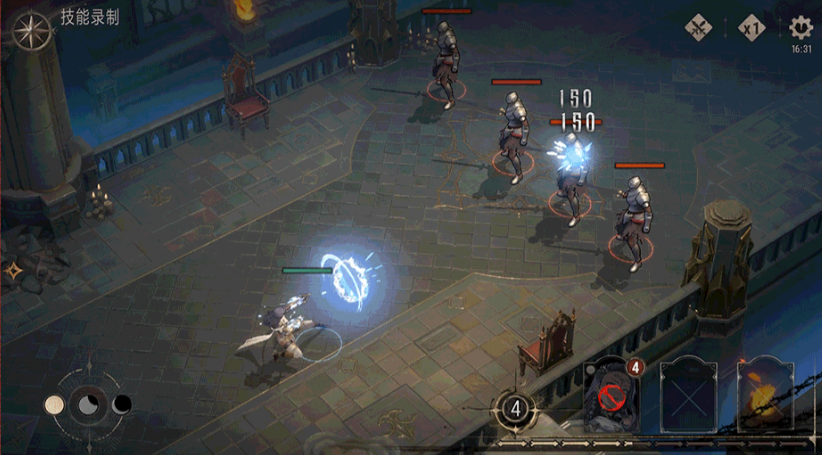This screenshot has height=455, width=822.
Task: Select the full moon phase orb
Action: 55,404
